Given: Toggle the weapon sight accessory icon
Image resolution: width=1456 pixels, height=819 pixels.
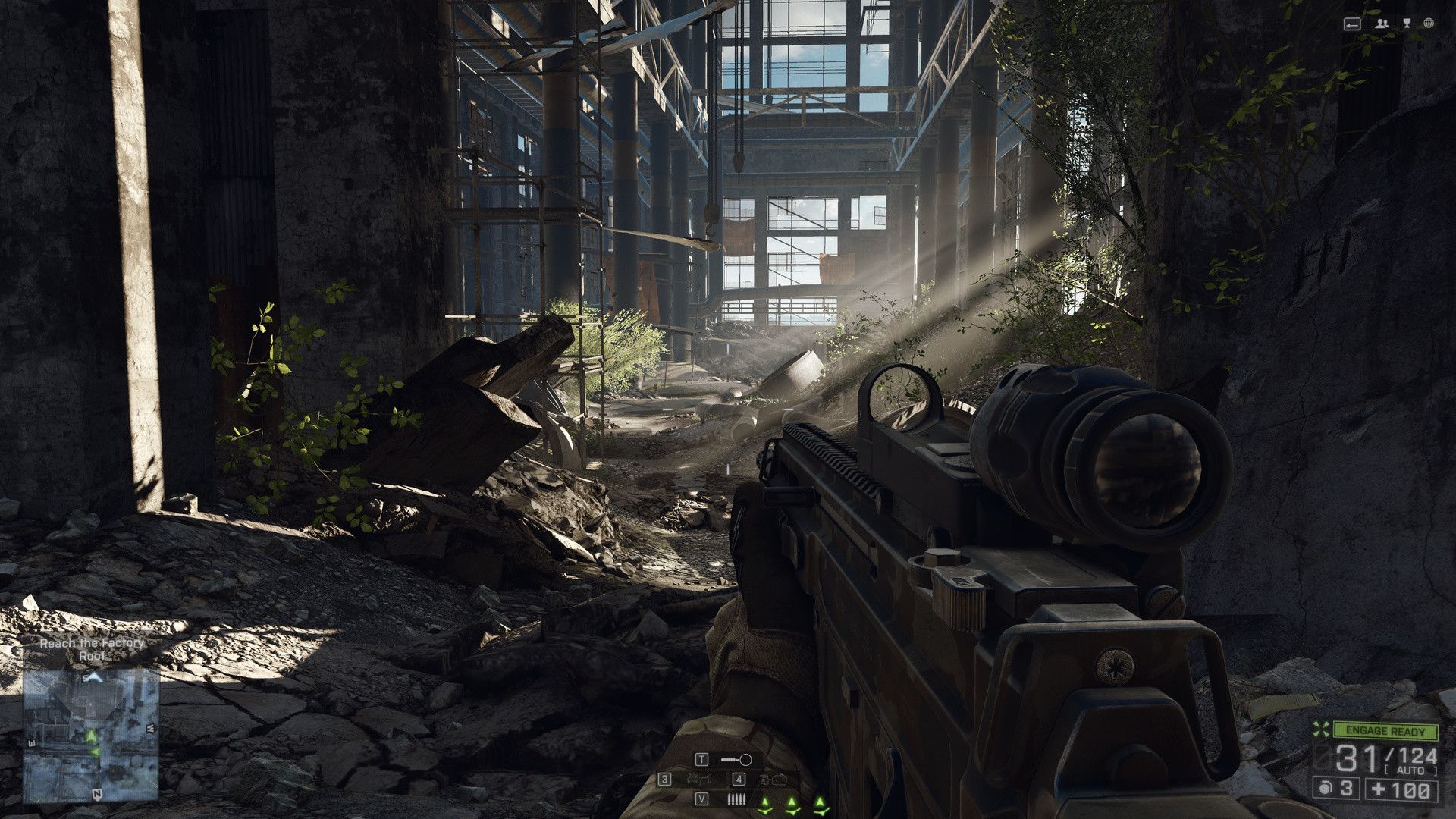Looking at the screenshot, I should (736, 759).
